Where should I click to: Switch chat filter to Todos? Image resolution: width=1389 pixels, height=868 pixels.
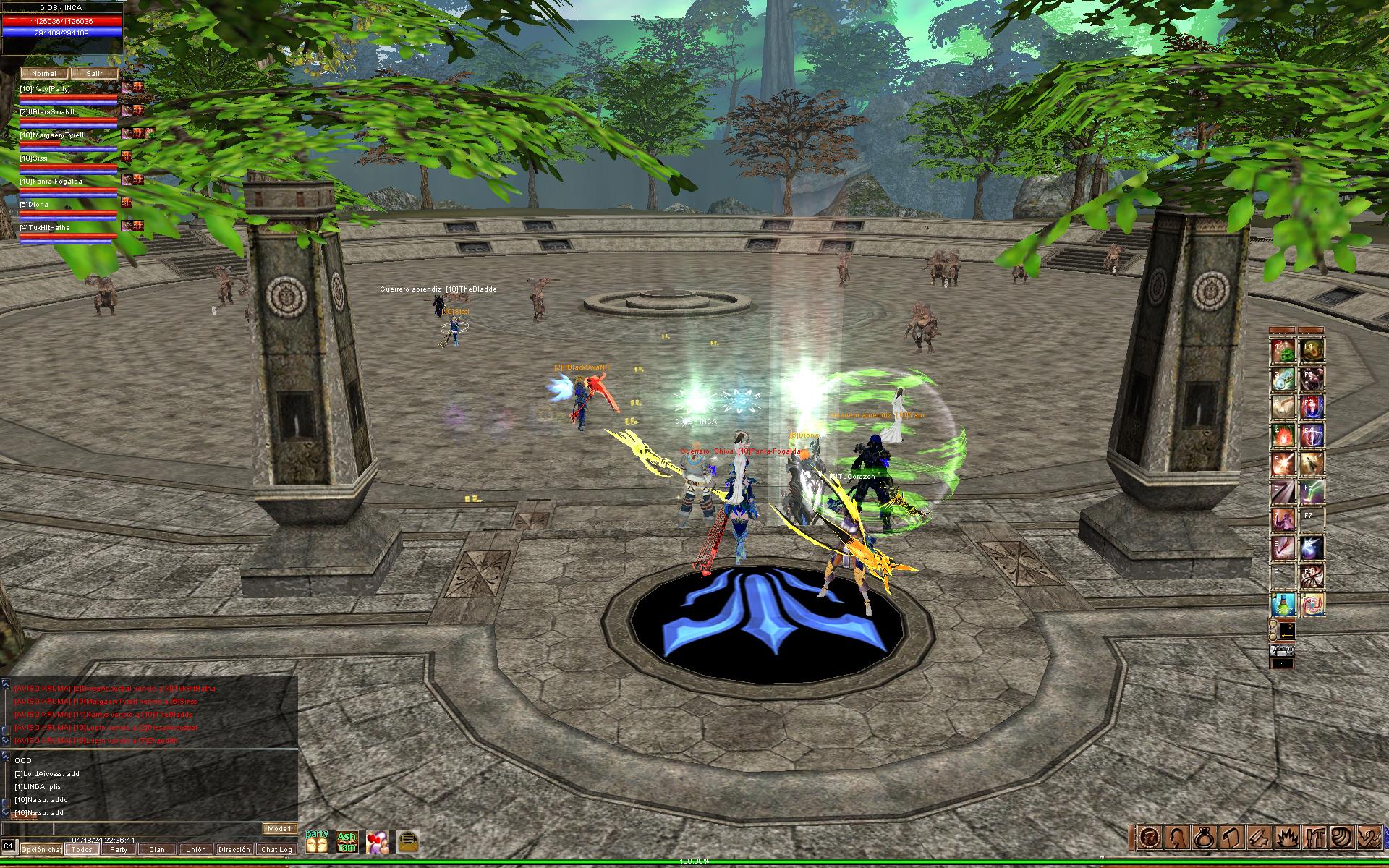coord(82,849)
